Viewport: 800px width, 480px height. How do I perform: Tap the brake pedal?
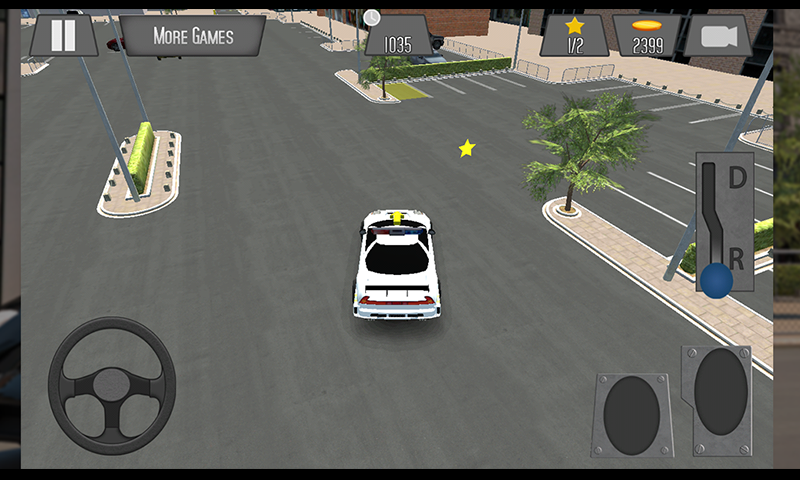coord(631,415)
